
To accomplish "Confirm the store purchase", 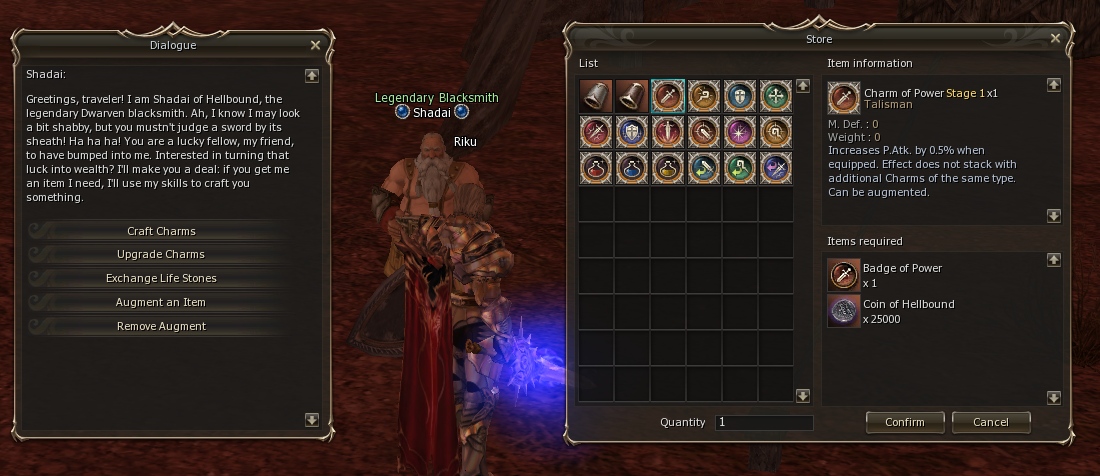I will [904, 422].
